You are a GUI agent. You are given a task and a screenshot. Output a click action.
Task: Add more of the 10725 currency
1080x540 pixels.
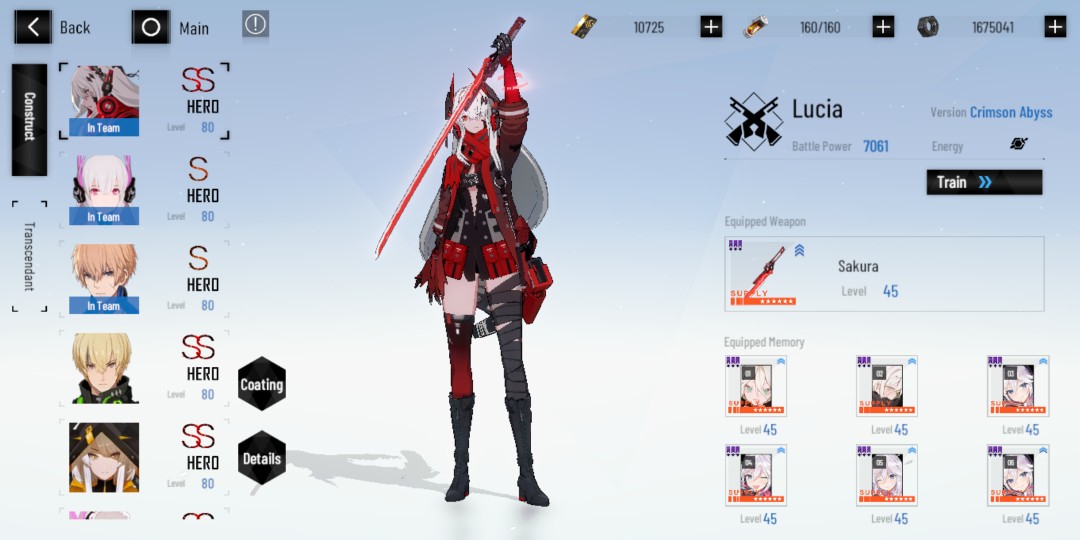coord(711,27)
